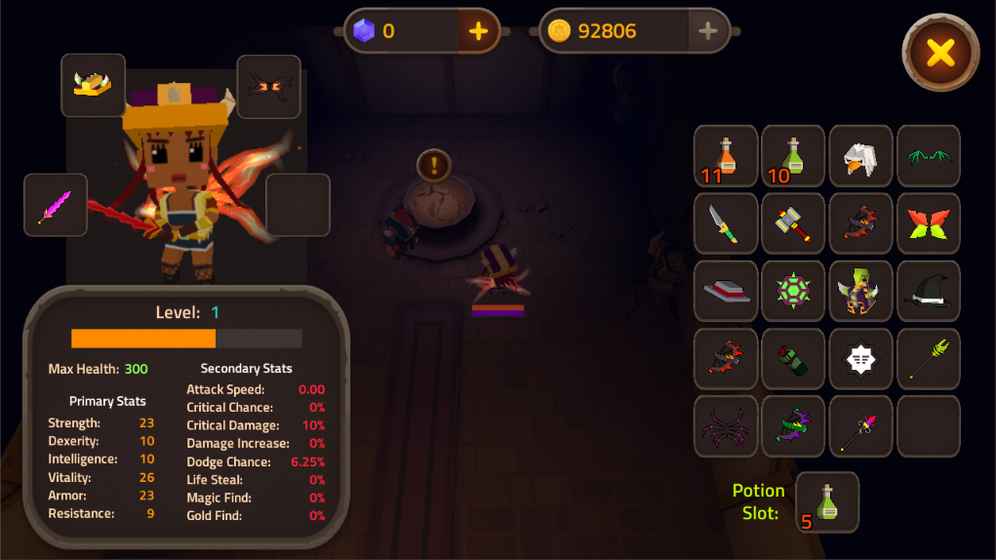This screenshot has height=560, width=996.
Task: Close the inventory with the X button
Action: 940,53
